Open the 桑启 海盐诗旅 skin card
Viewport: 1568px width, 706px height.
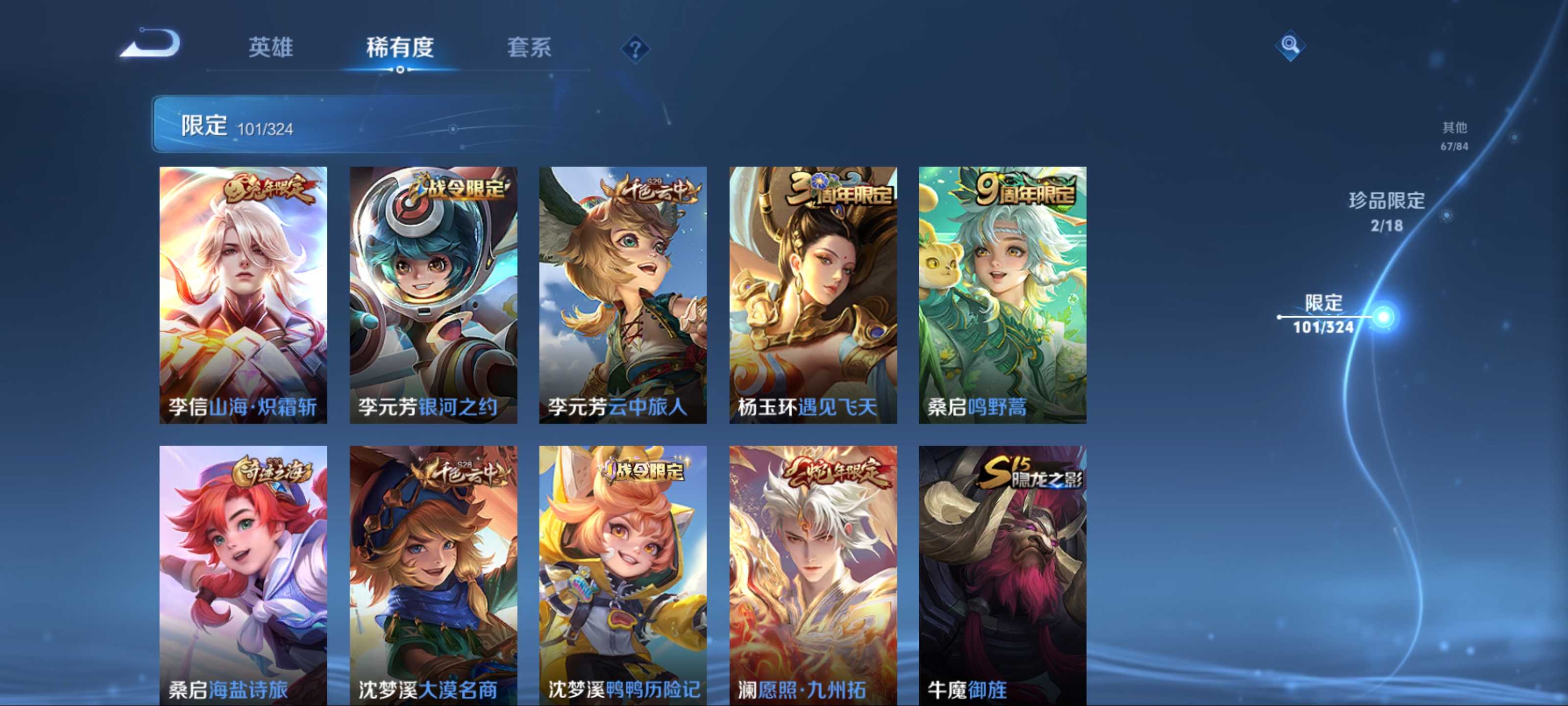244,575
